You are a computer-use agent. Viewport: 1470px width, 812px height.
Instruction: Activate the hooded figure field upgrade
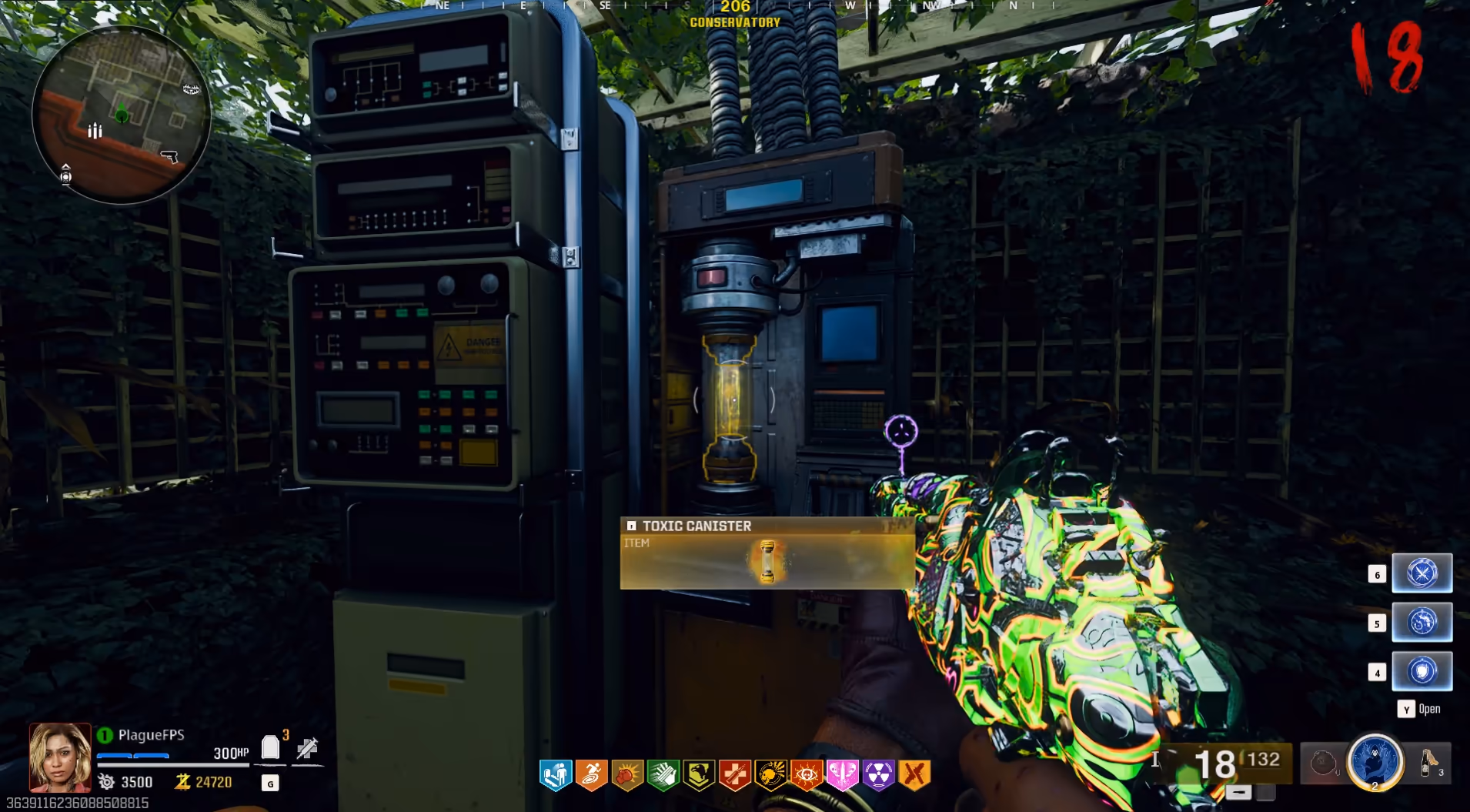click(x=1375, y=761)
